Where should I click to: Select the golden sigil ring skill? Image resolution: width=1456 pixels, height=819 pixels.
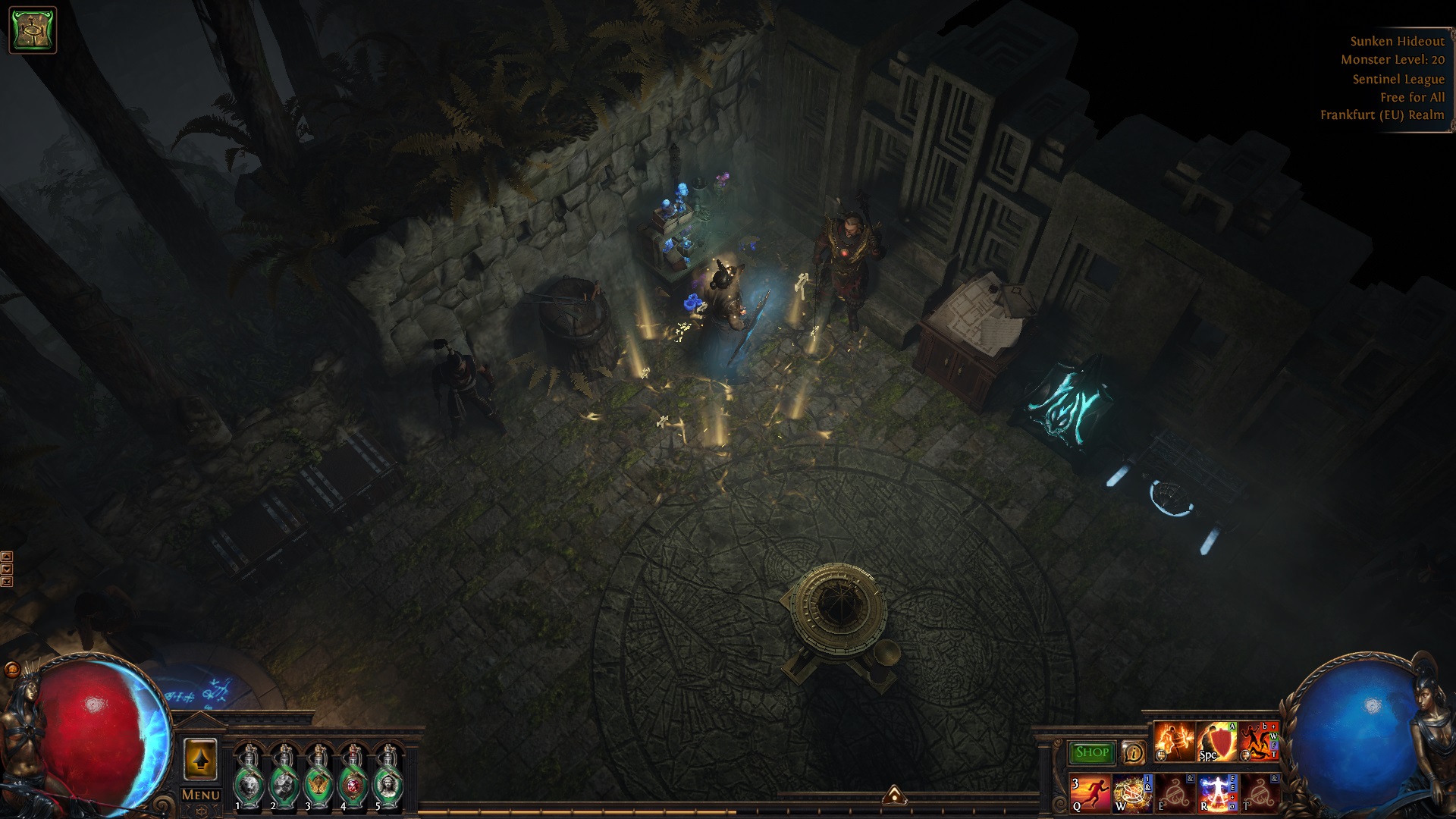[x=1132, y=793]
